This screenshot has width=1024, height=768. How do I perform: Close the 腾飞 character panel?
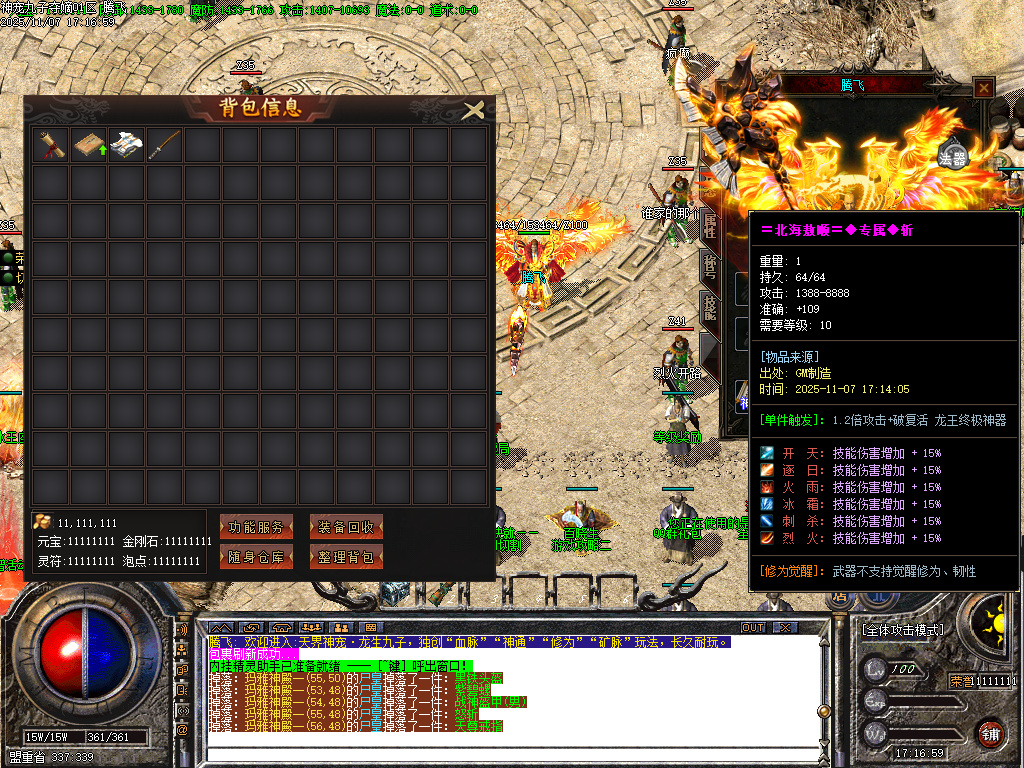point(984,88)
